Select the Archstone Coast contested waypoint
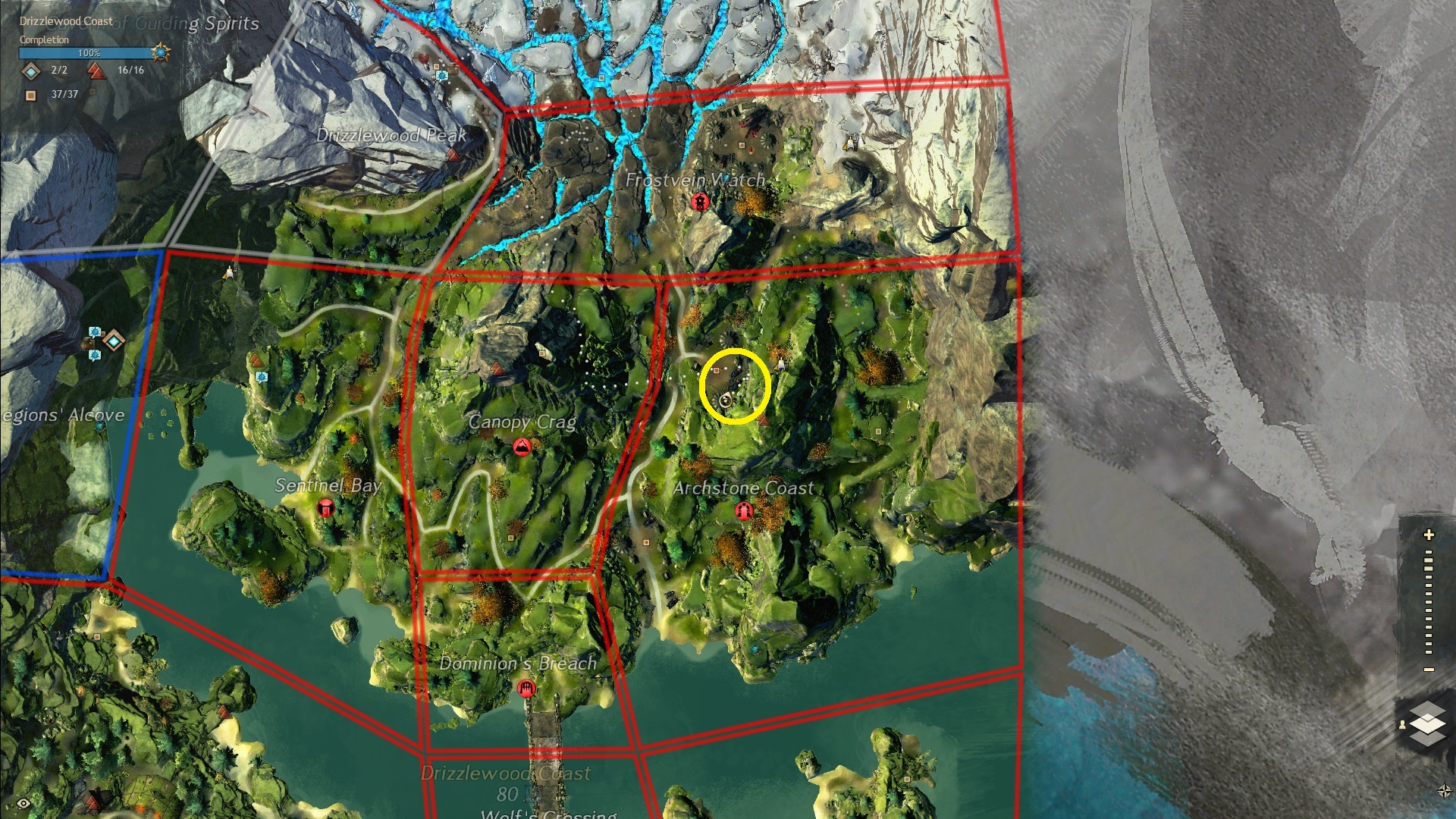The image size is (1456, 819). [744, 511]
